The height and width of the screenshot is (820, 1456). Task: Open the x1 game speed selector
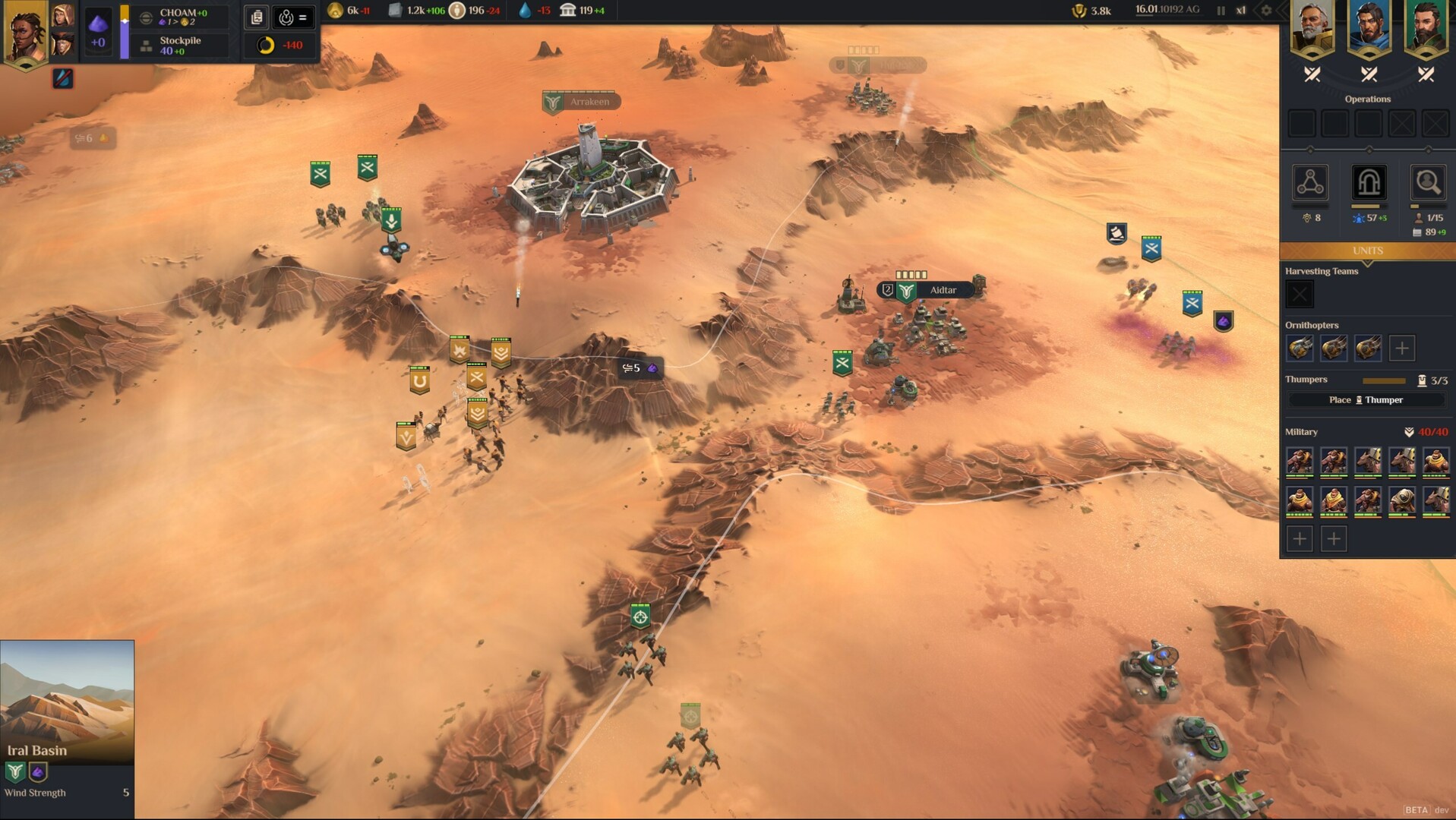coord(1240,11)
